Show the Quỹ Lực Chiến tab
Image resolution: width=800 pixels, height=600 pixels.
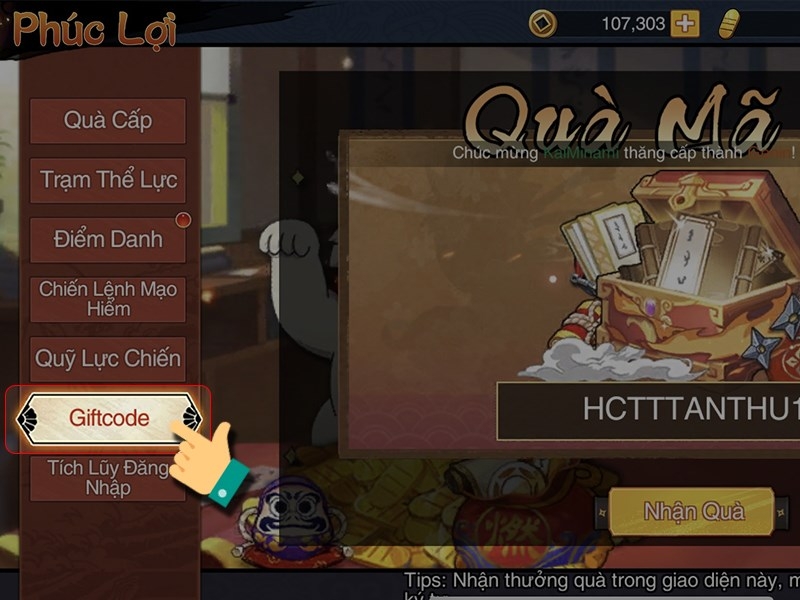(x=108, y=358)
